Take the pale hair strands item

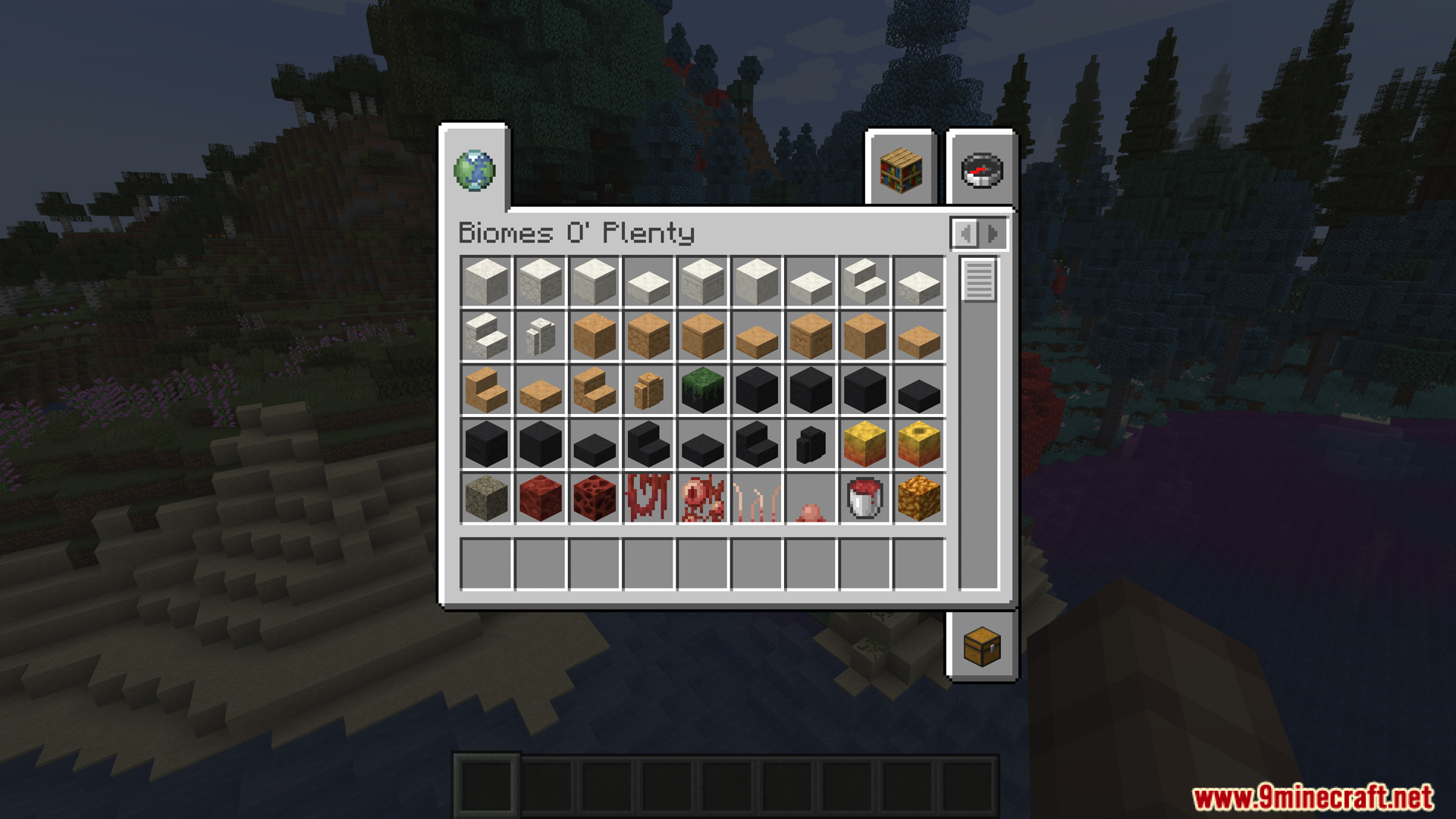(757, 500)
